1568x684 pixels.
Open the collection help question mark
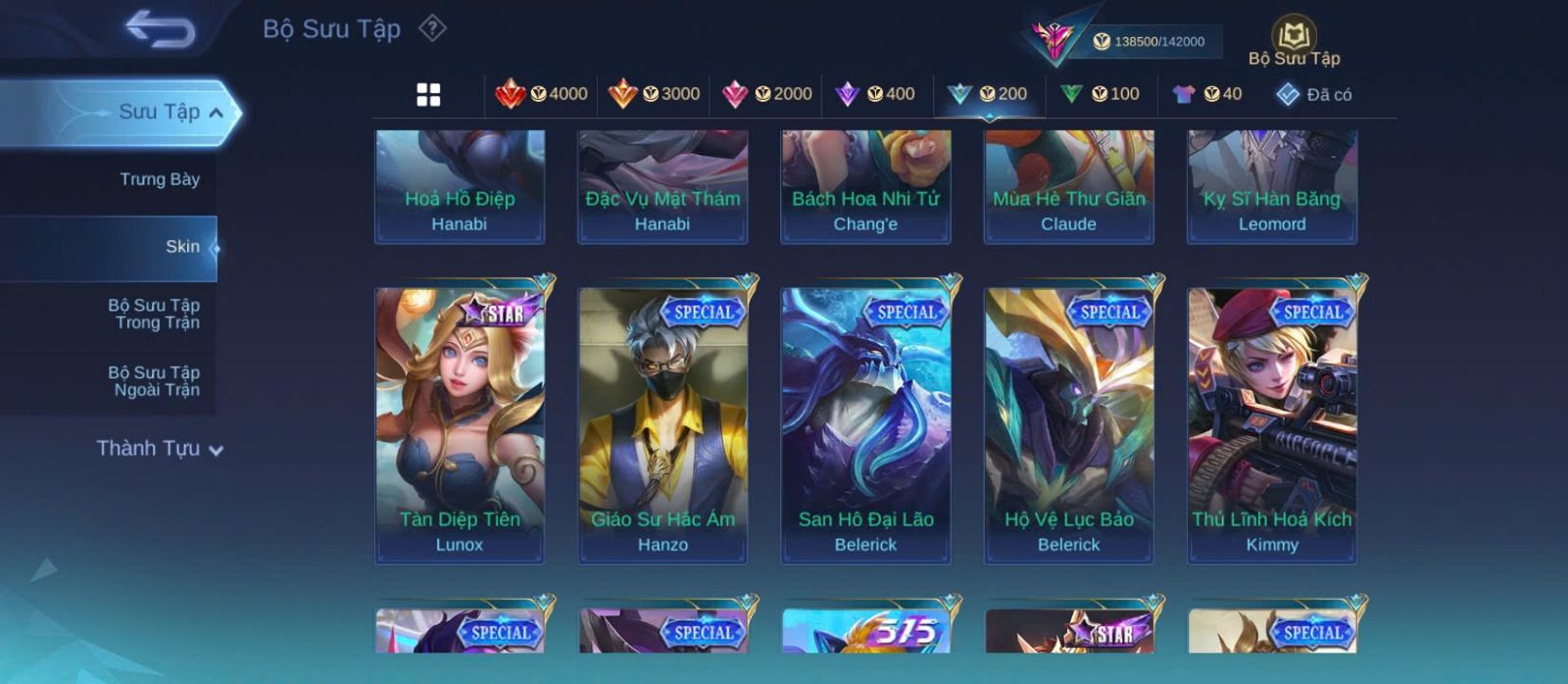[x=432, y=28]
